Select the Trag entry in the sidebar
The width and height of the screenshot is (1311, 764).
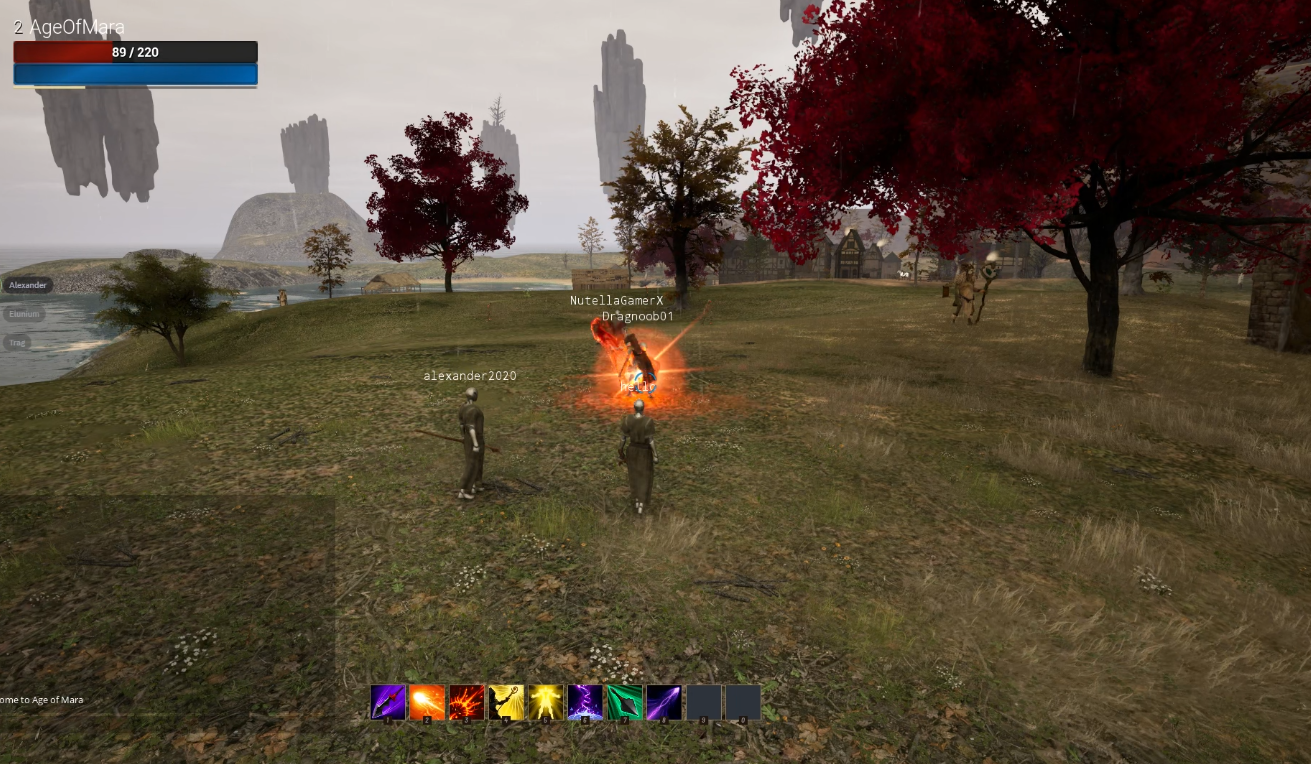[18, 343]
